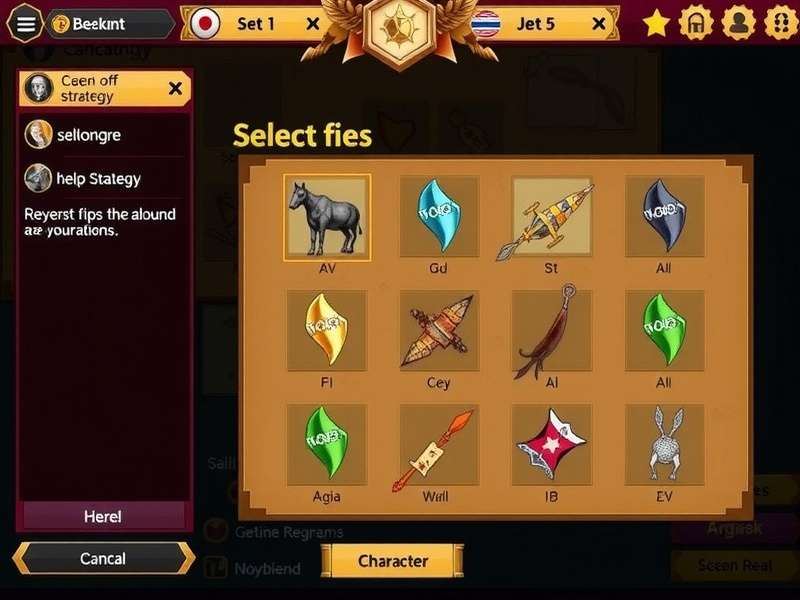Select the yellow gem labeled Fl
Viewport: 800px width, 600px height.
click(x=327, y=331)
